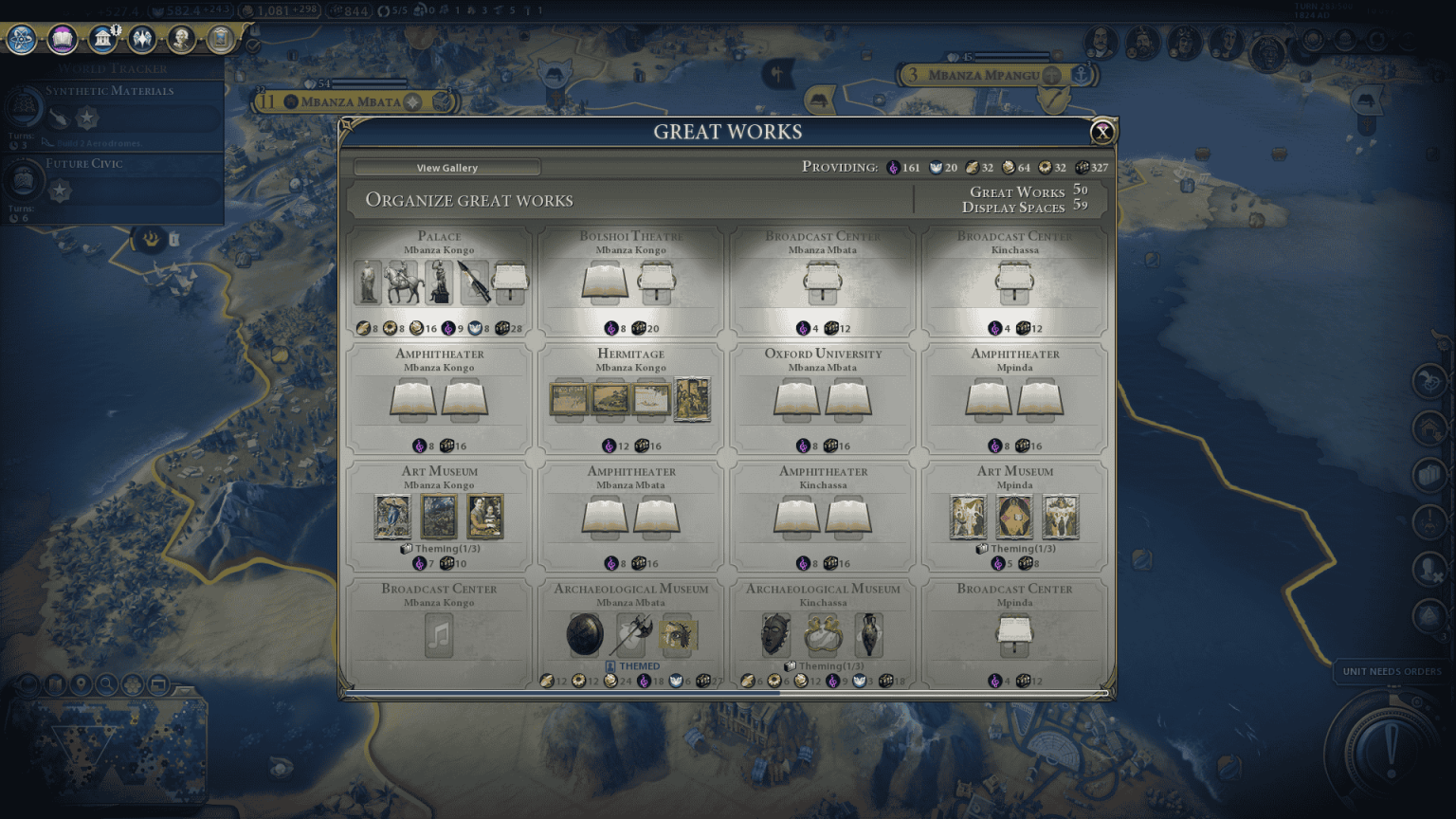Toggle strategic view with the hex grid minimap icon
This screenshot has width=1456, height=819.
point(132,684)
